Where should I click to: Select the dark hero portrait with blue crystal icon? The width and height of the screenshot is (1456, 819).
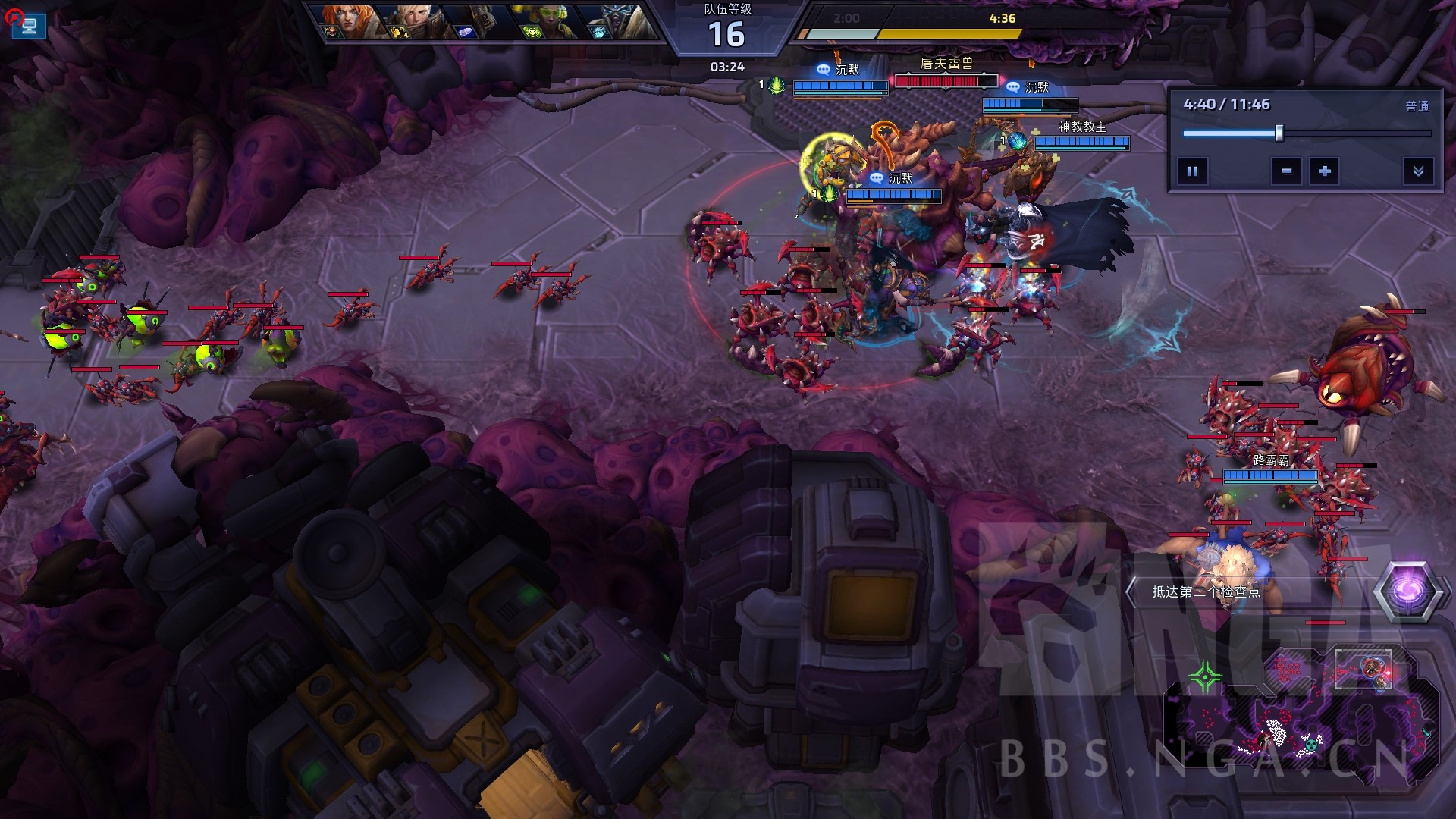[x=479, y=21]
